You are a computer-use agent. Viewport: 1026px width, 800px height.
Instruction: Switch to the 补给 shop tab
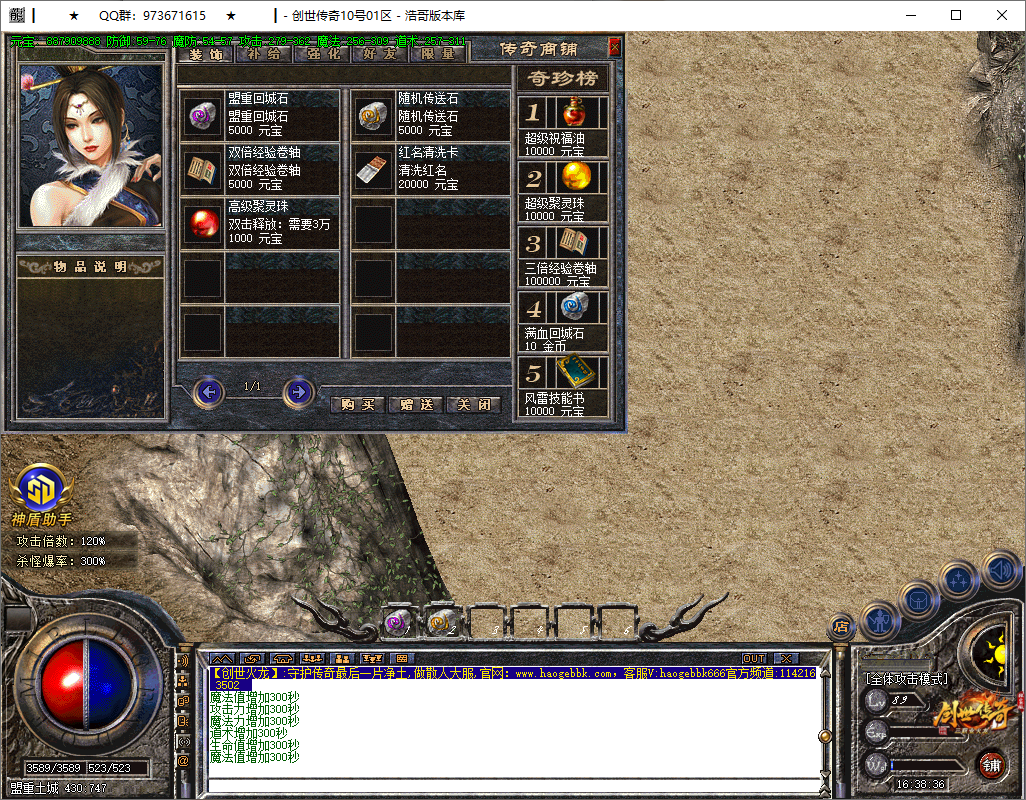pos(265,54)
